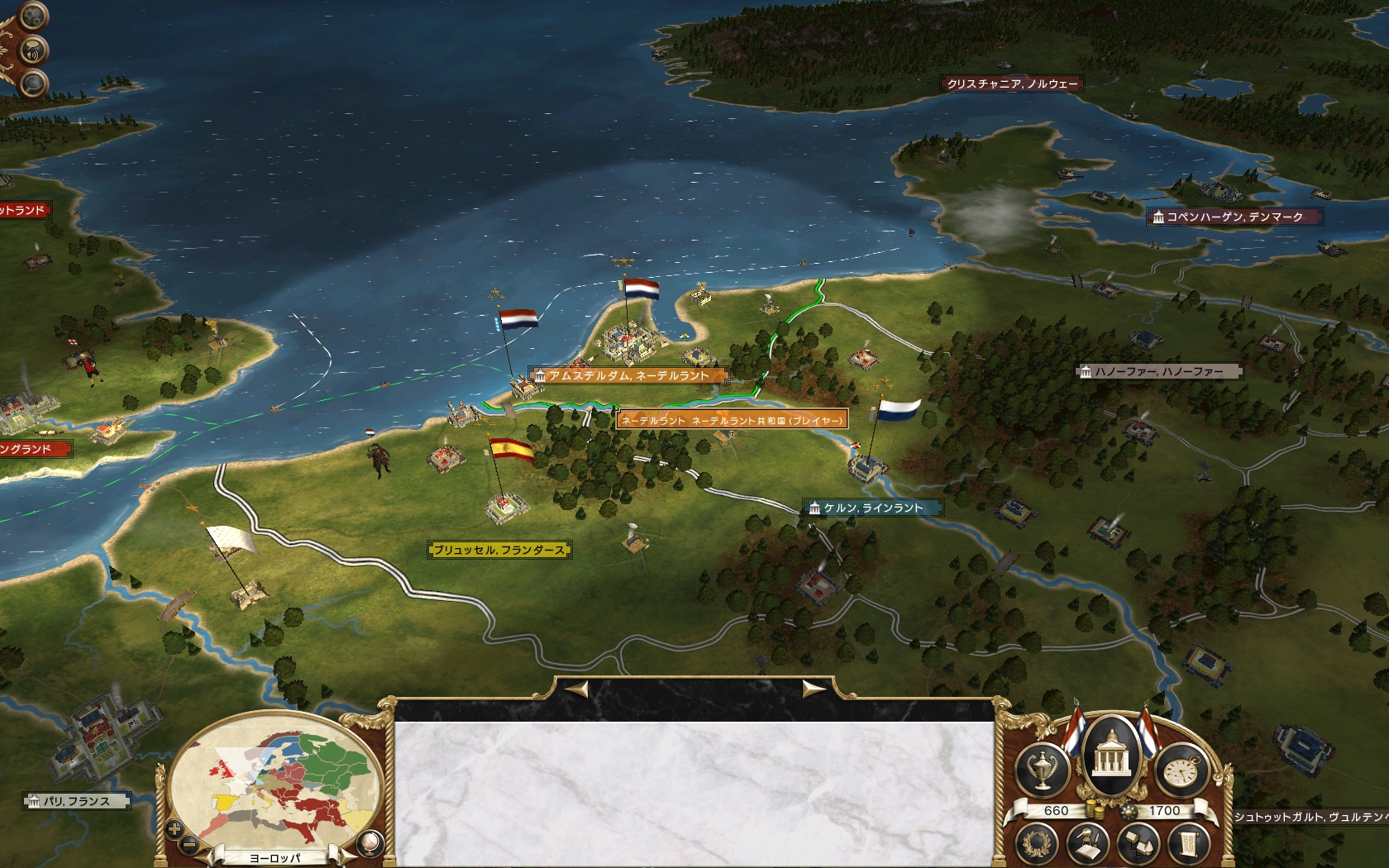Open the trophy objectives button
The width and height of the screenshot is (1389, 868).
1043,770
